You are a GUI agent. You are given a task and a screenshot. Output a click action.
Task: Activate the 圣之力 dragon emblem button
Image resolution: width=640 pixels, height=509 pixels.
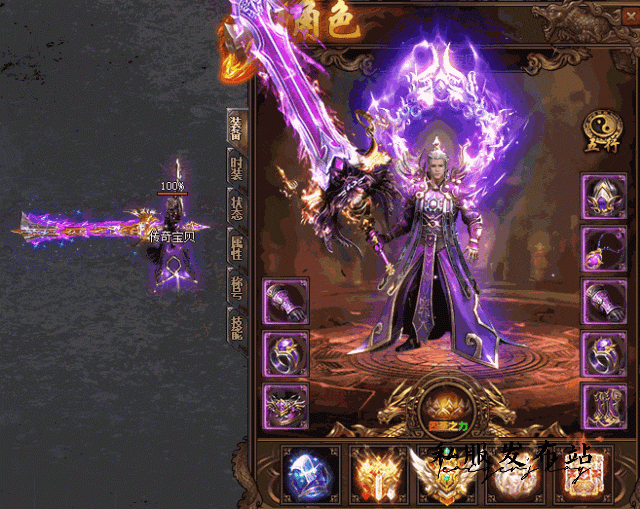(443, 410)
